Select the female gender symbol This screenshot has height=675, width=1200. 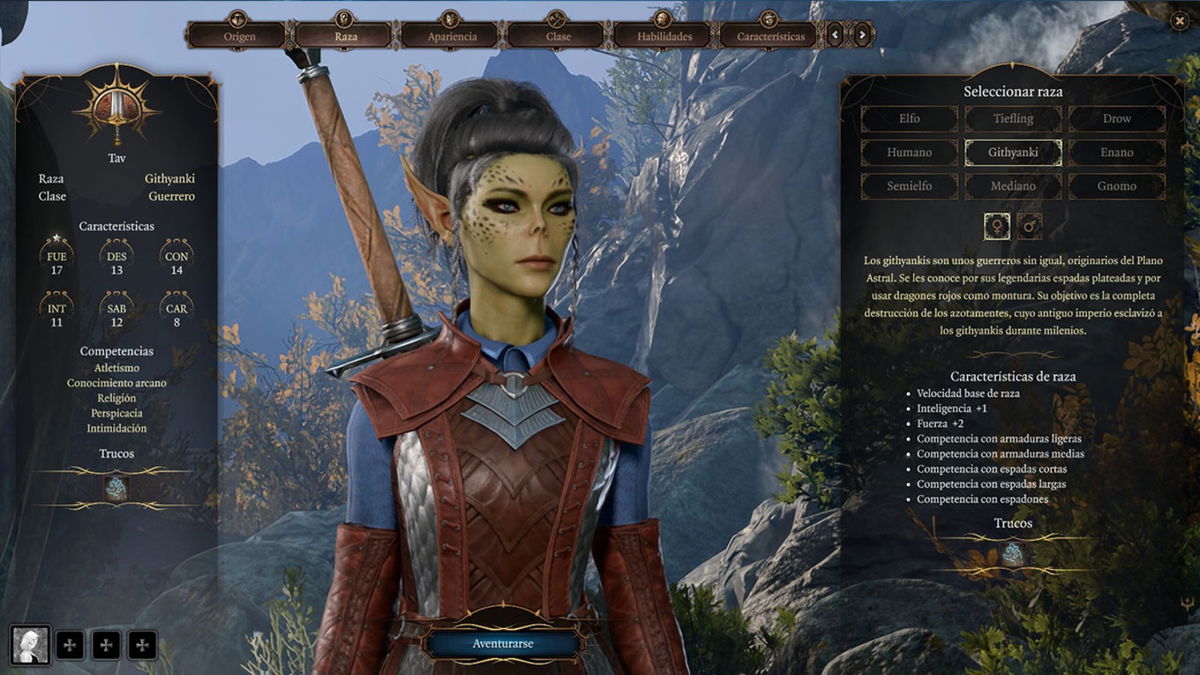point(996,226)
